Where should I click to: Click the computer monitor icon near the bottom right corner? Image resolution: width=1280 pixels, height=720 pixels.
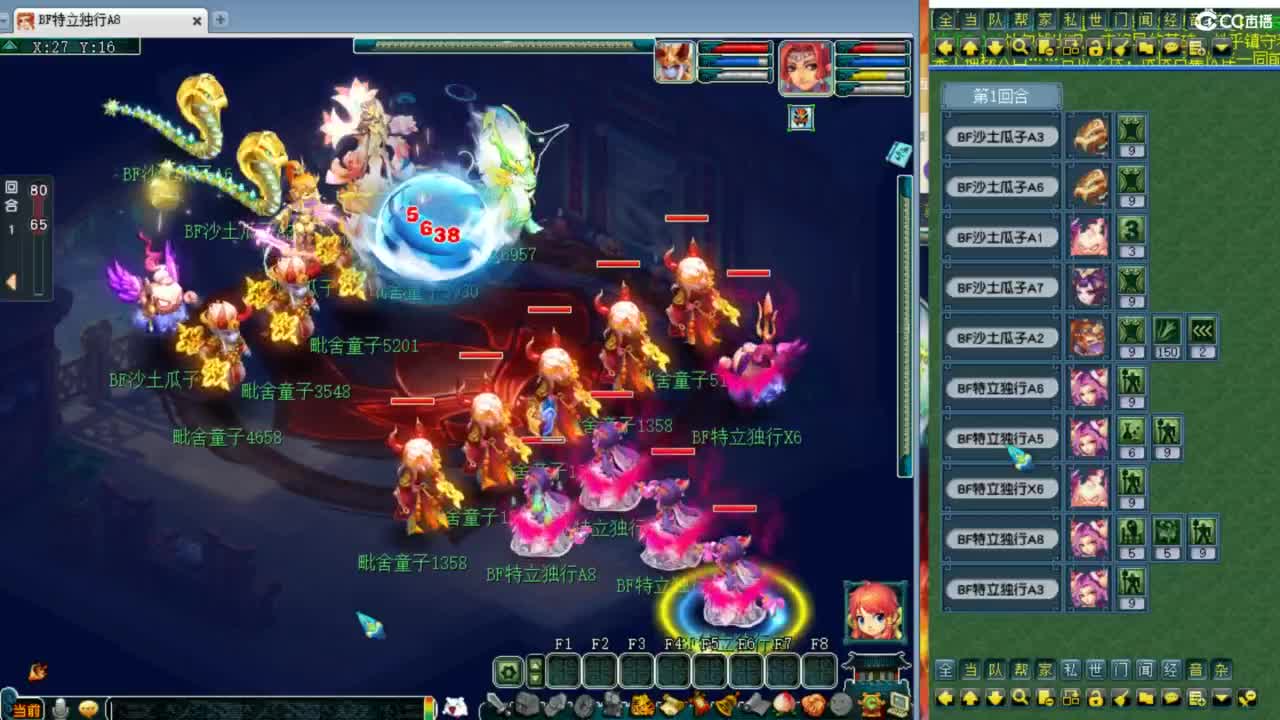pyautogui.click(x=899, y=703)
